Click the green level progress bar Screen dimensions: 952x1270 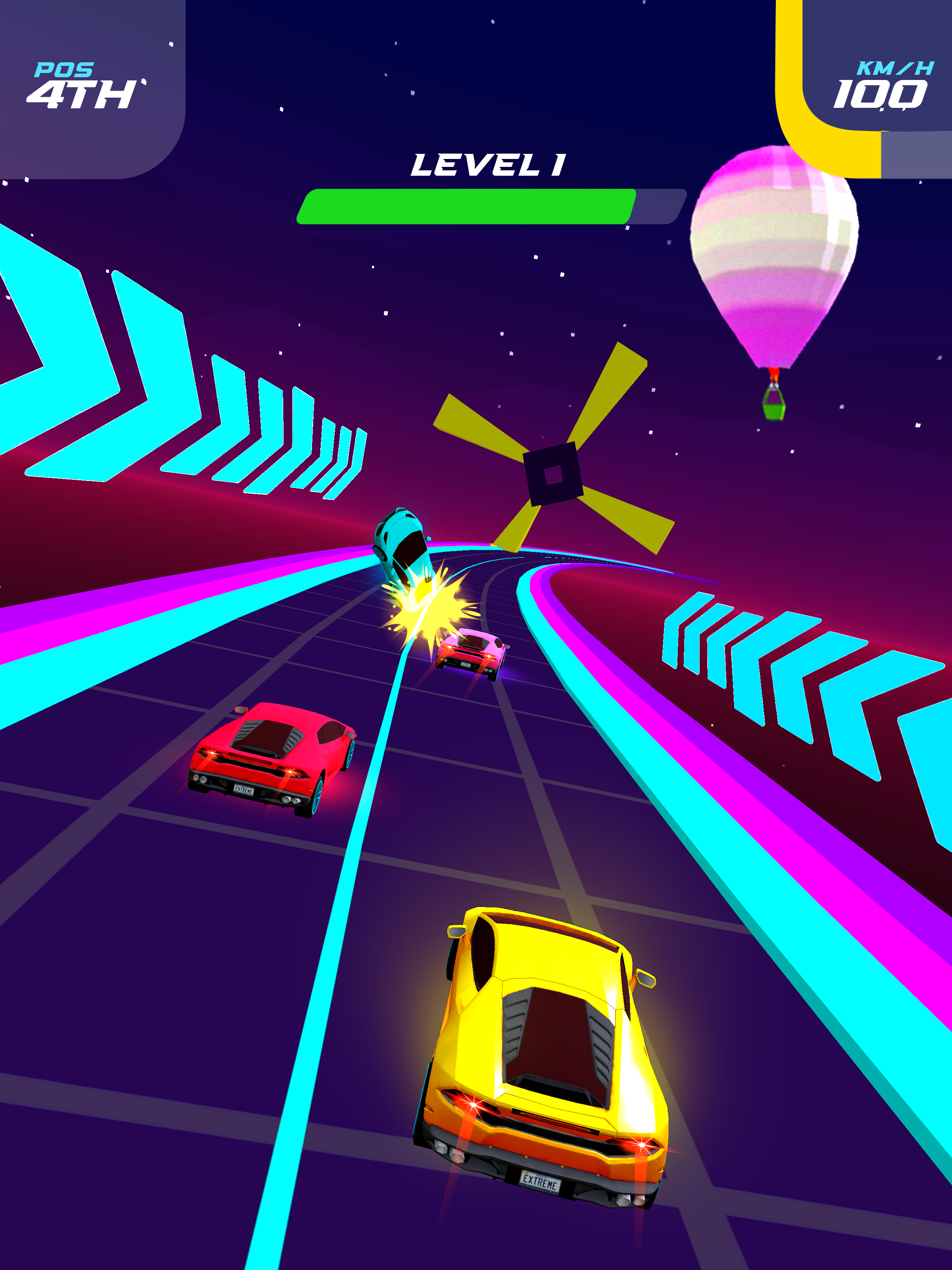[x=465, y=208]
